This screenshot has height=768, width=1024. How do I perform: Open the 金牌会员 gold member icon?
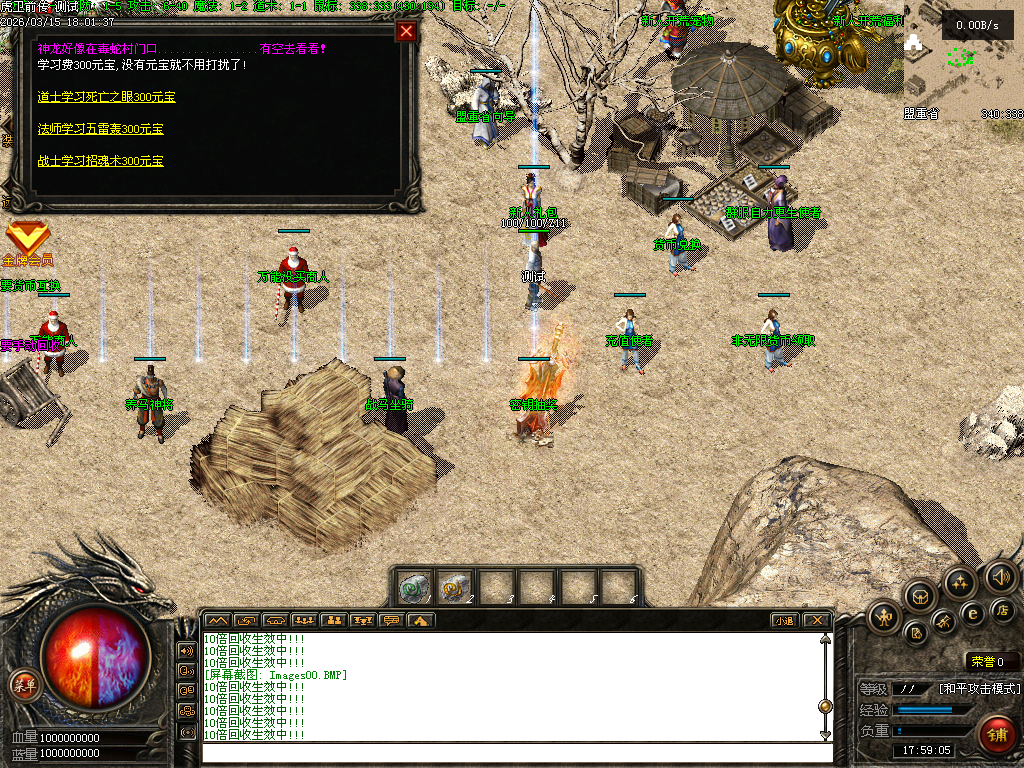pos(26,241)
